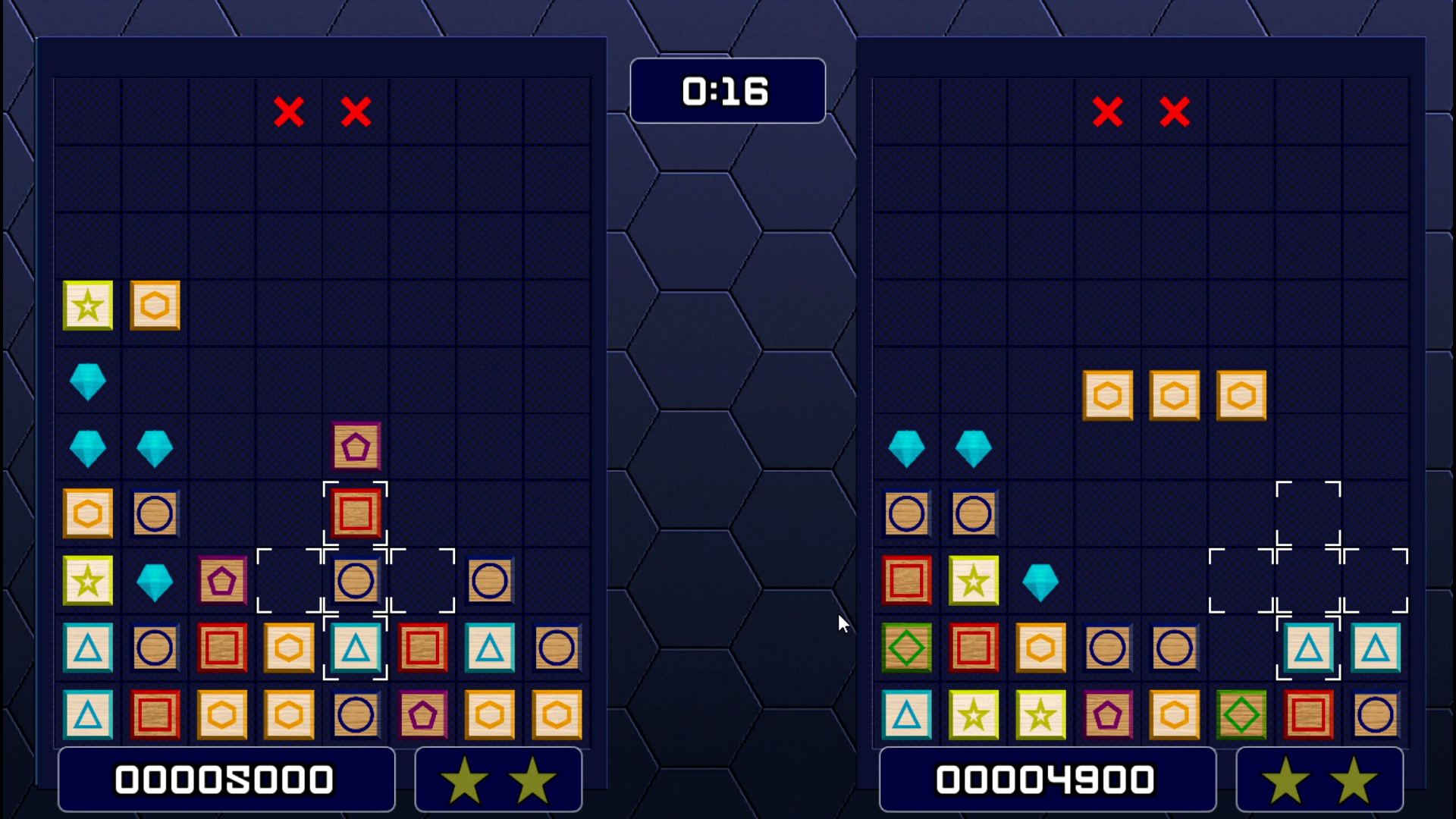Click the red square block inside the selection brackets

click(355, 513)
